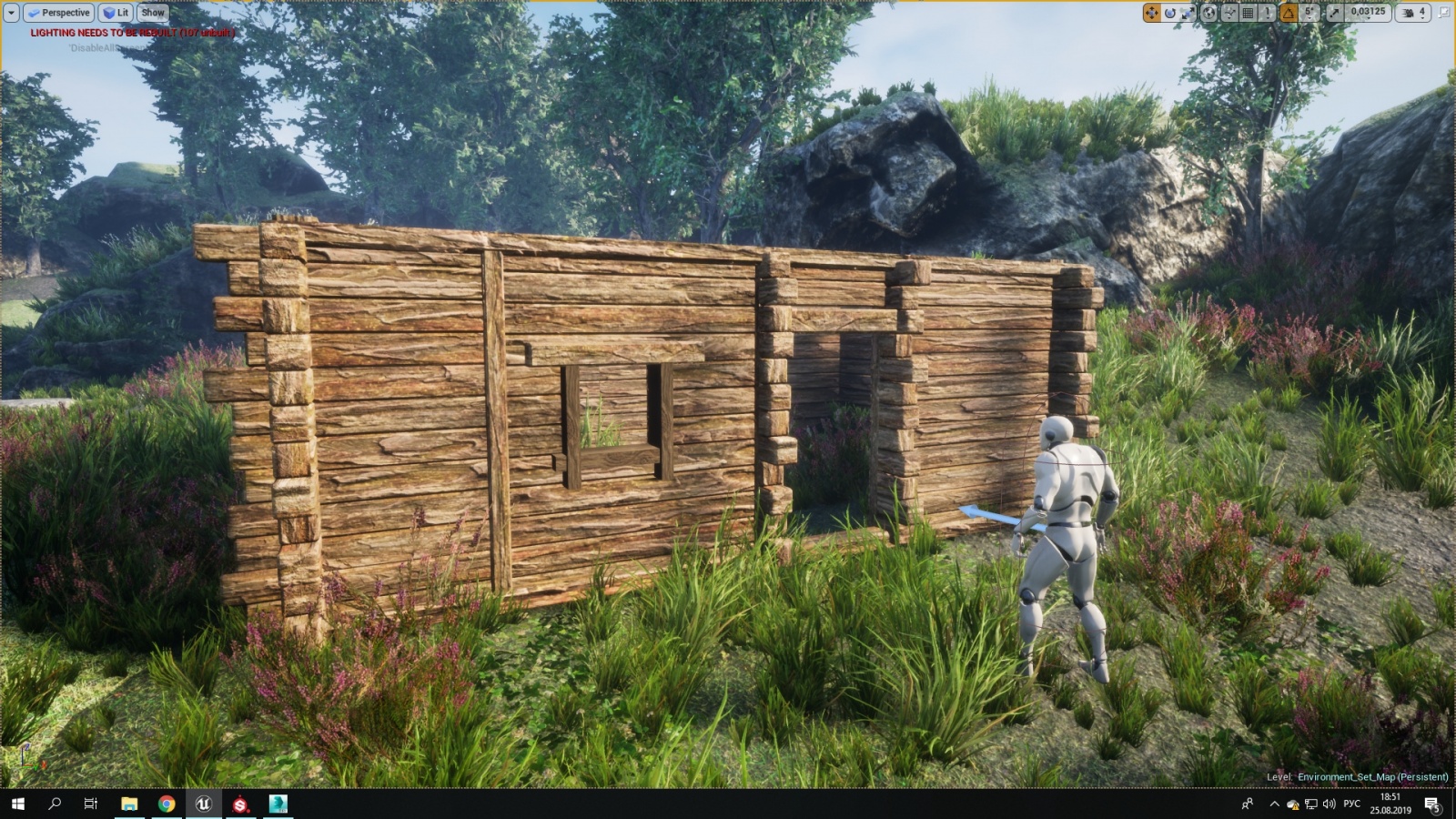The width and height of the screenshot is (1456, 819).
Task: Toggle scale snapping arrow icon
Action: pos(1334,13)
